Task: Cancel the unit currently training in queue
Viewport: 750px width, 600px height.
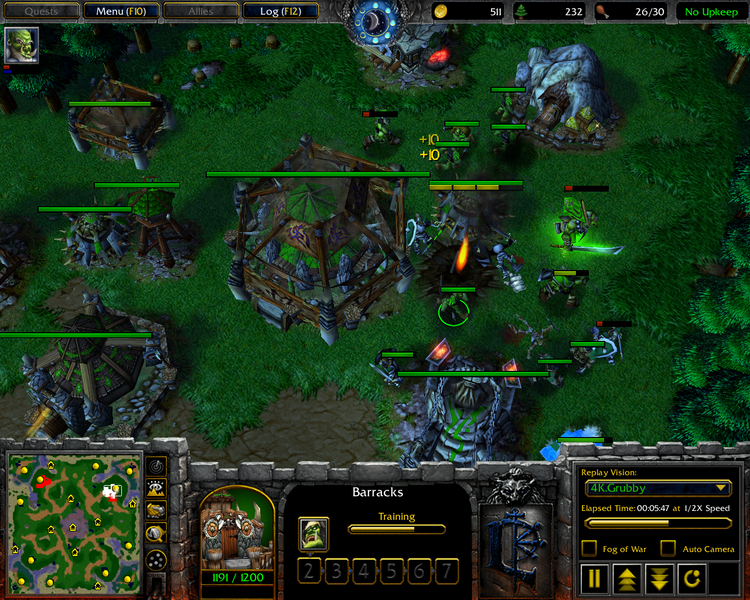Action: 313,532
